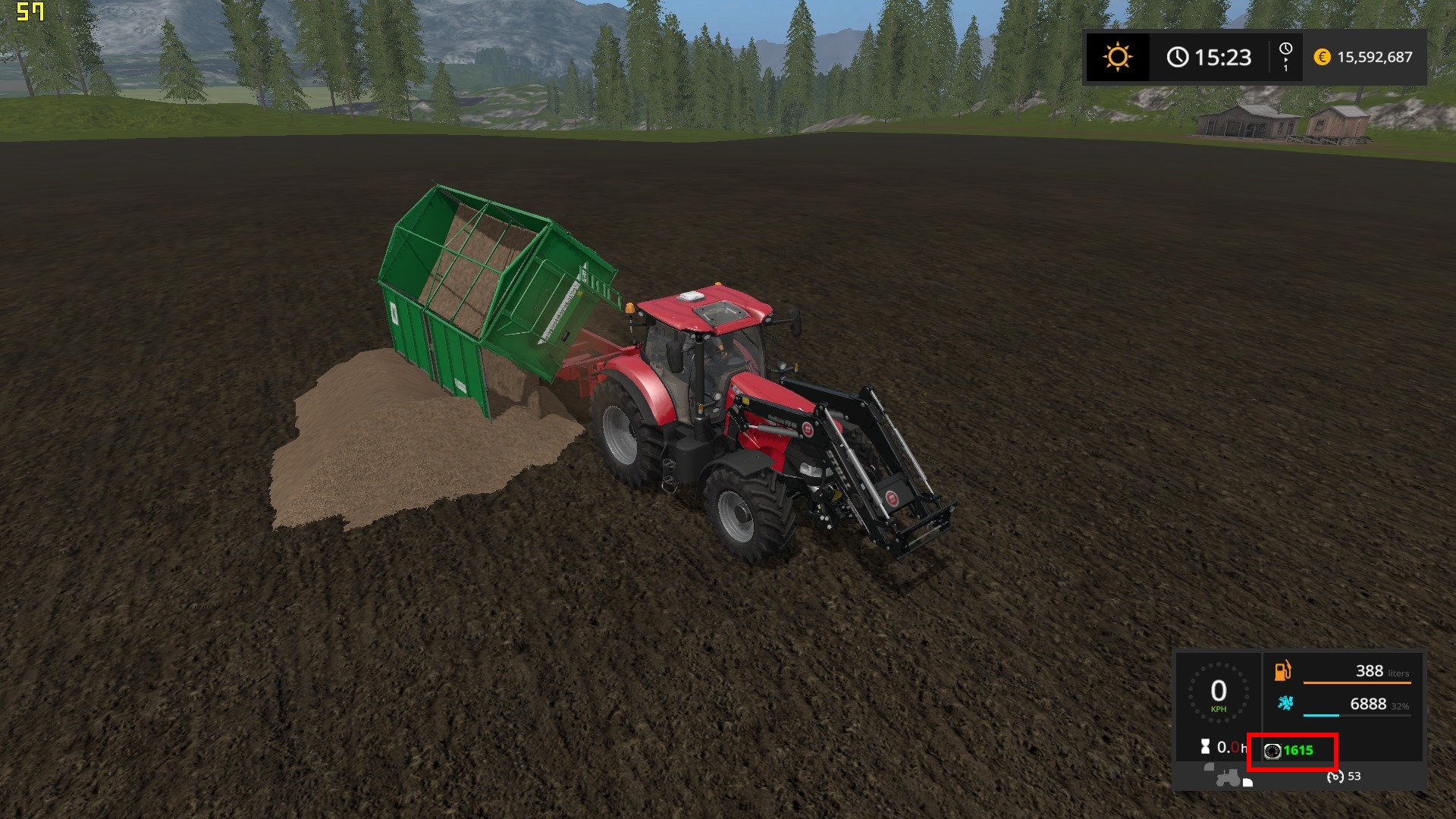Select the blue trailer fill-type icon
The width and height of the screenshot is (1456, 819).
pos(1285,703)
